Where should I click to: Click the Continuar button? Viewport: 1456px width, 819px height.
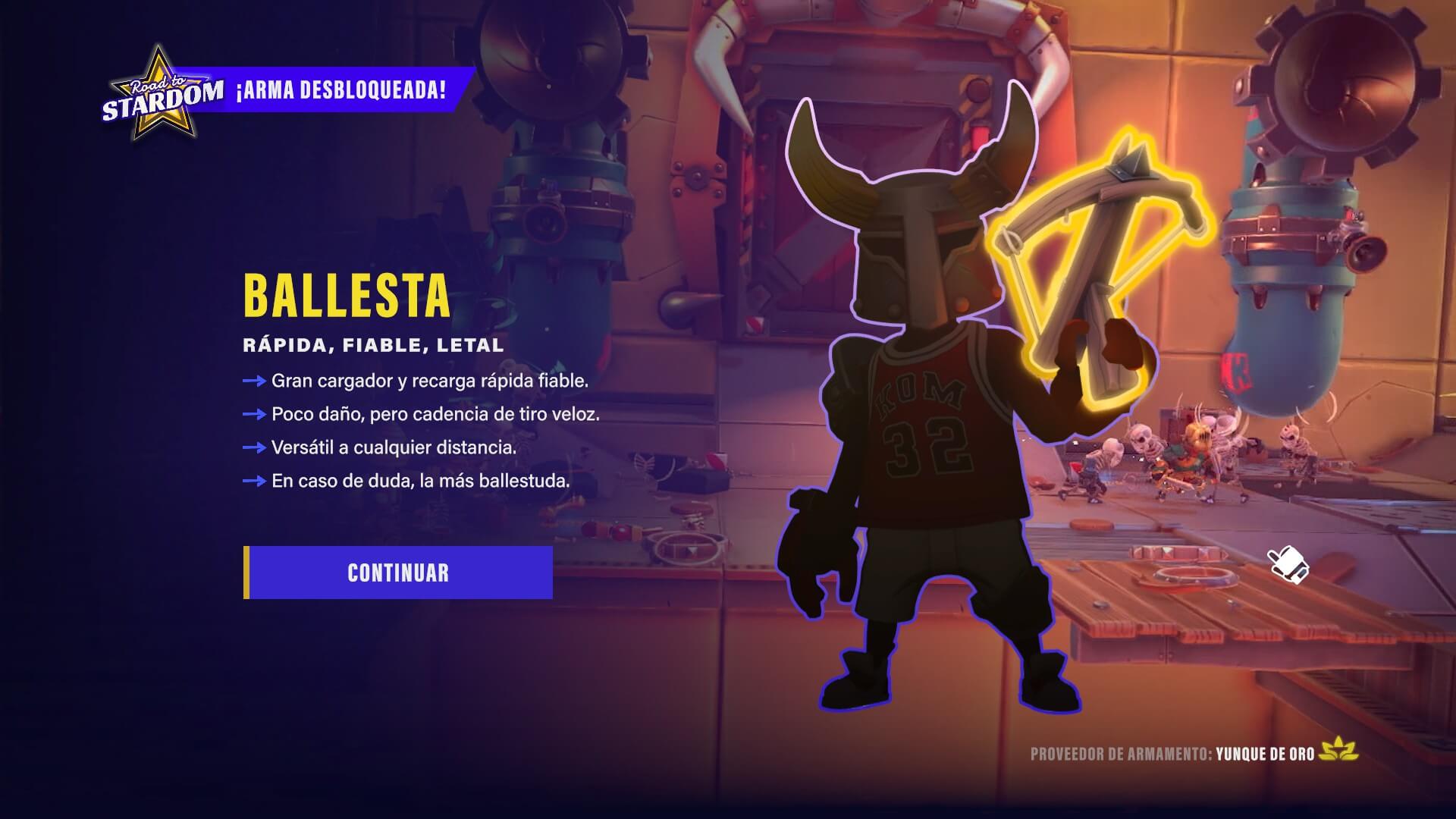398,573
